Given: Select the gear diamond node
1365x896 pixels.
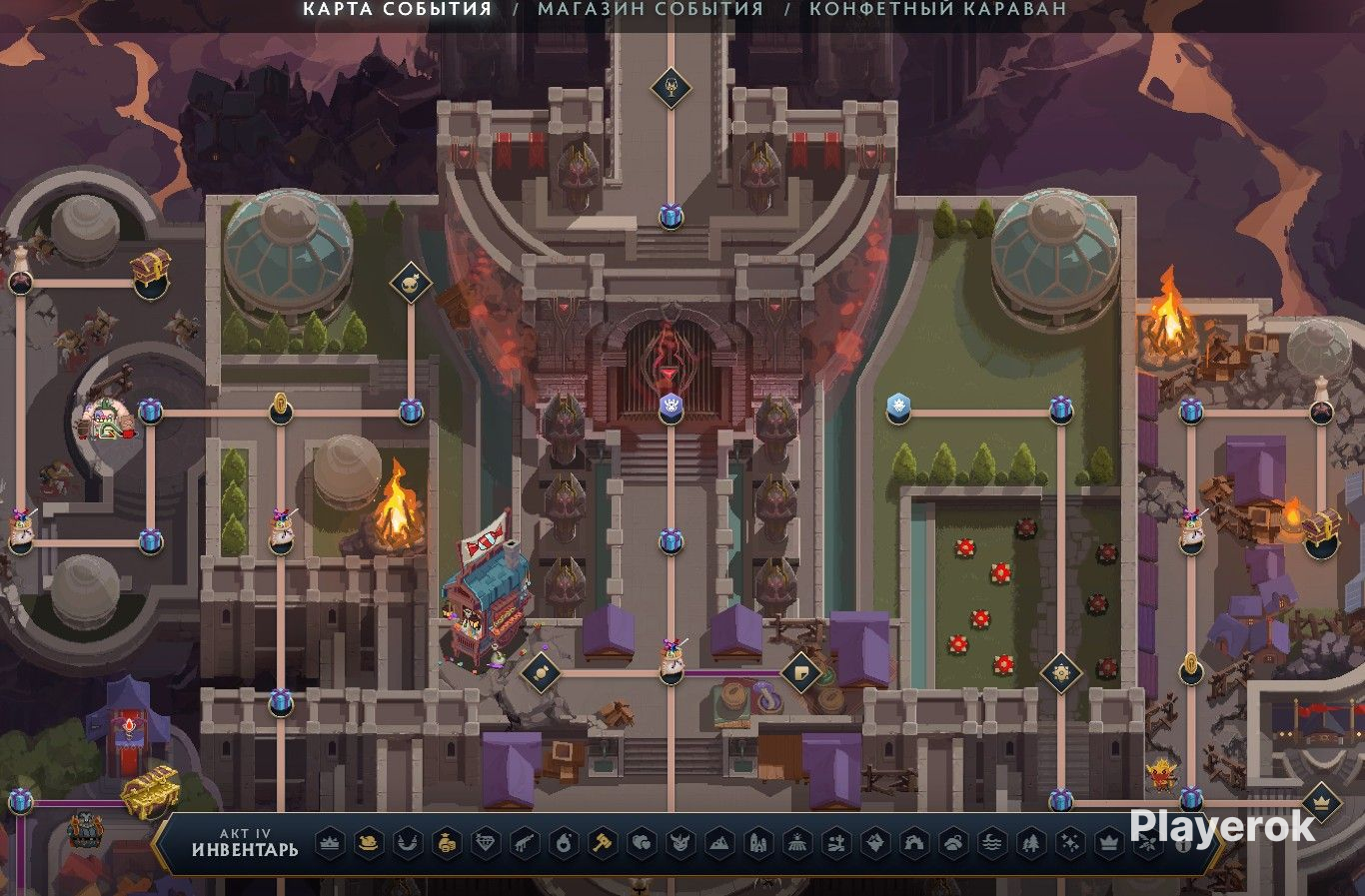Looking at the screenshot, I should 1060,672.
